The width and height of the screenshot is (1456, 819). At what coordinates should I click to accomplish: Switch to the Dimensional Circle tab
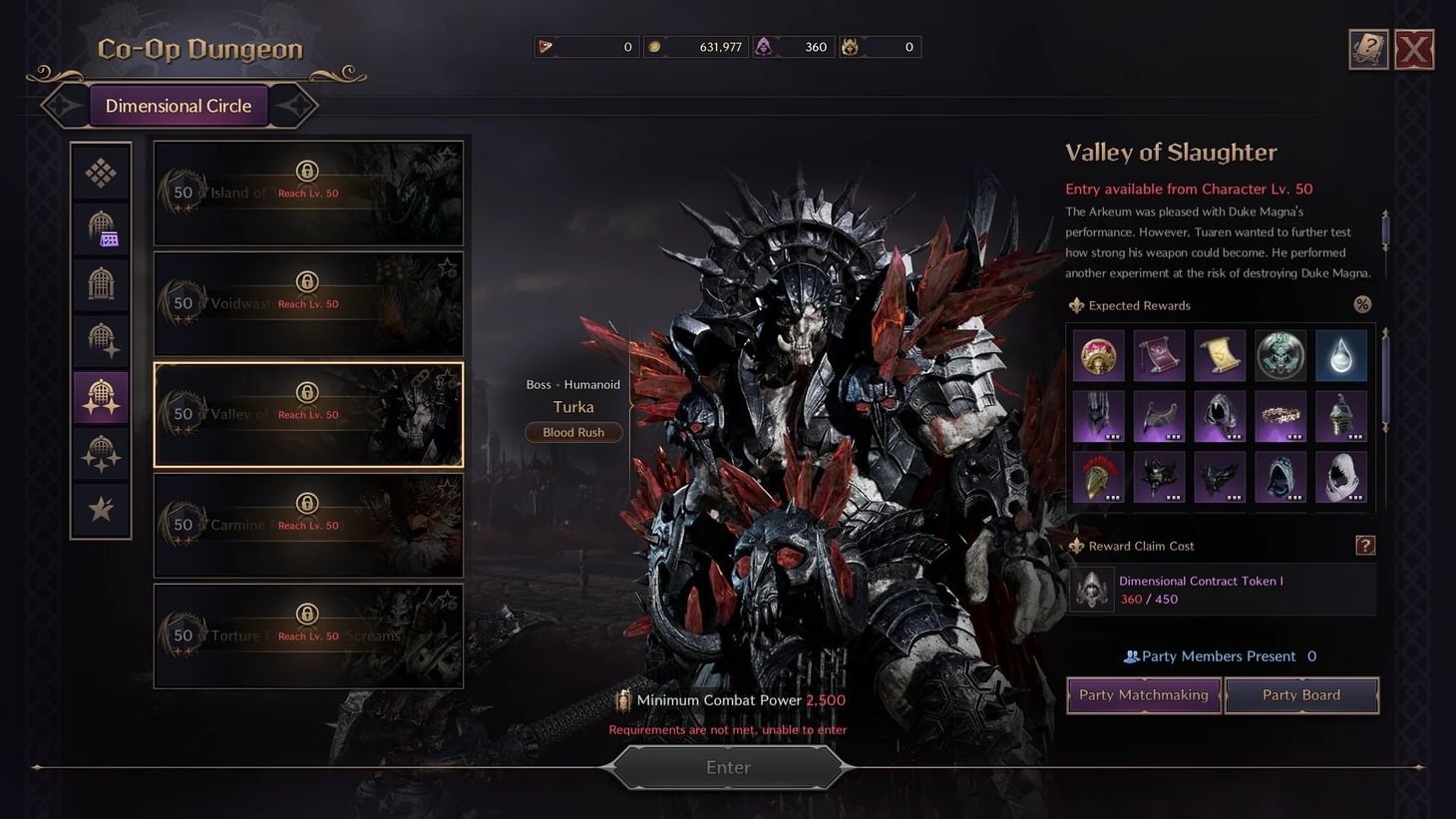(179, 105)
